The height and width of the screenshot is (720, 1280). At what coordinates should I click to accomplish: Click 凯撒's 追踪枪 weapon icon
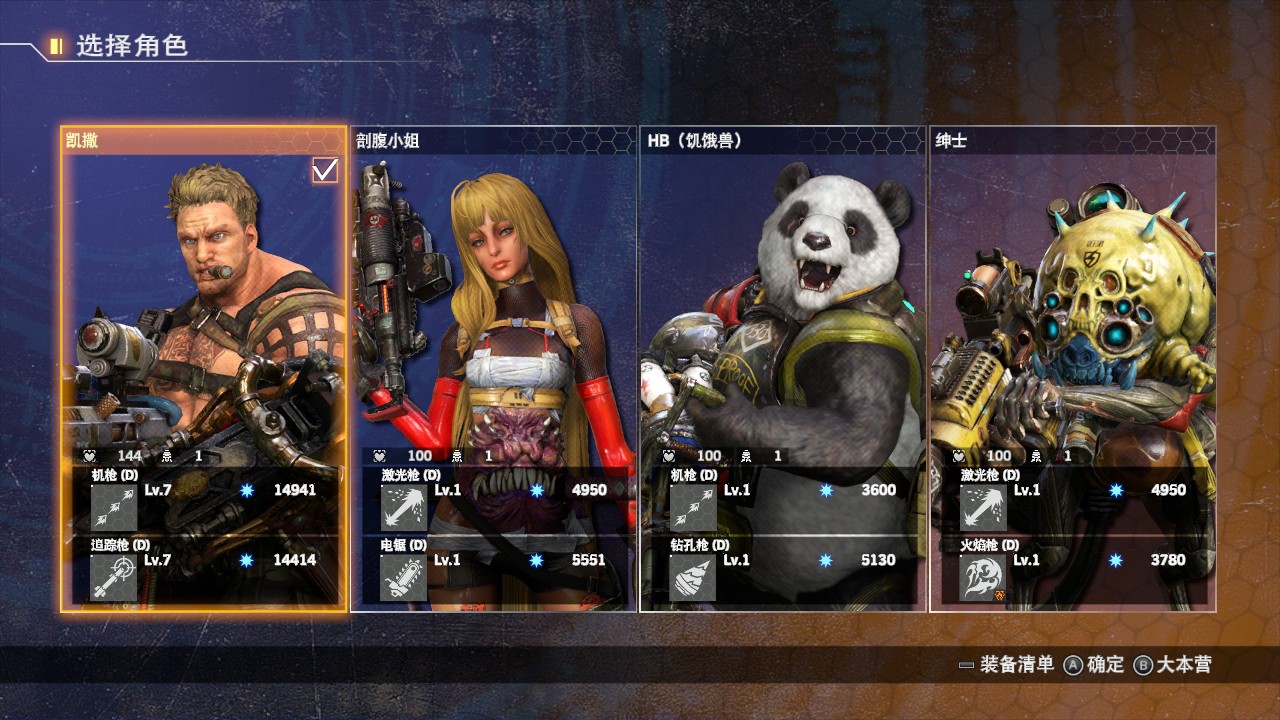tap(113, 577)
